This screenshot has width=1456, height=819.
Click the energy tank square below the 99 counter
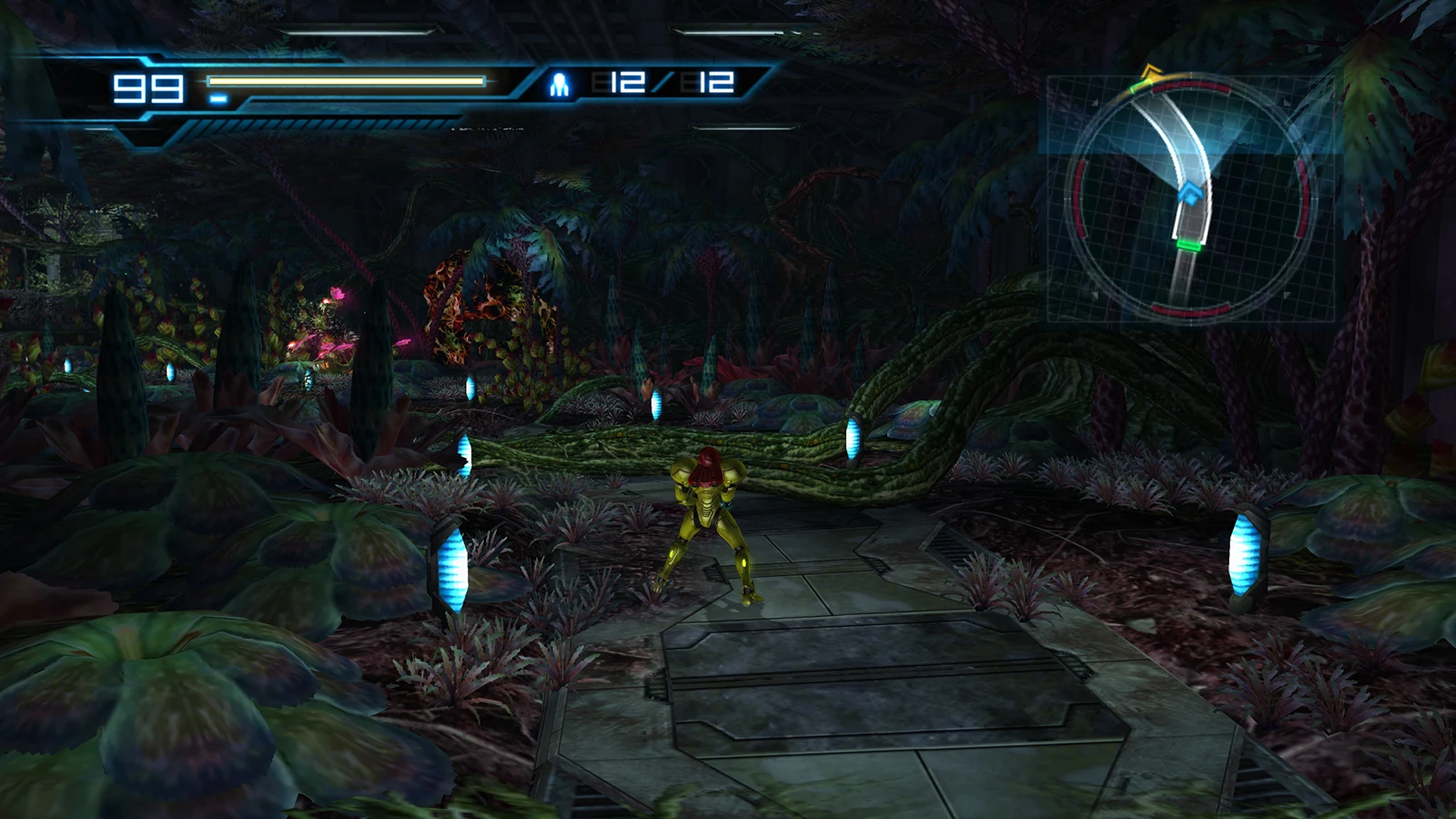click(219, 97)
